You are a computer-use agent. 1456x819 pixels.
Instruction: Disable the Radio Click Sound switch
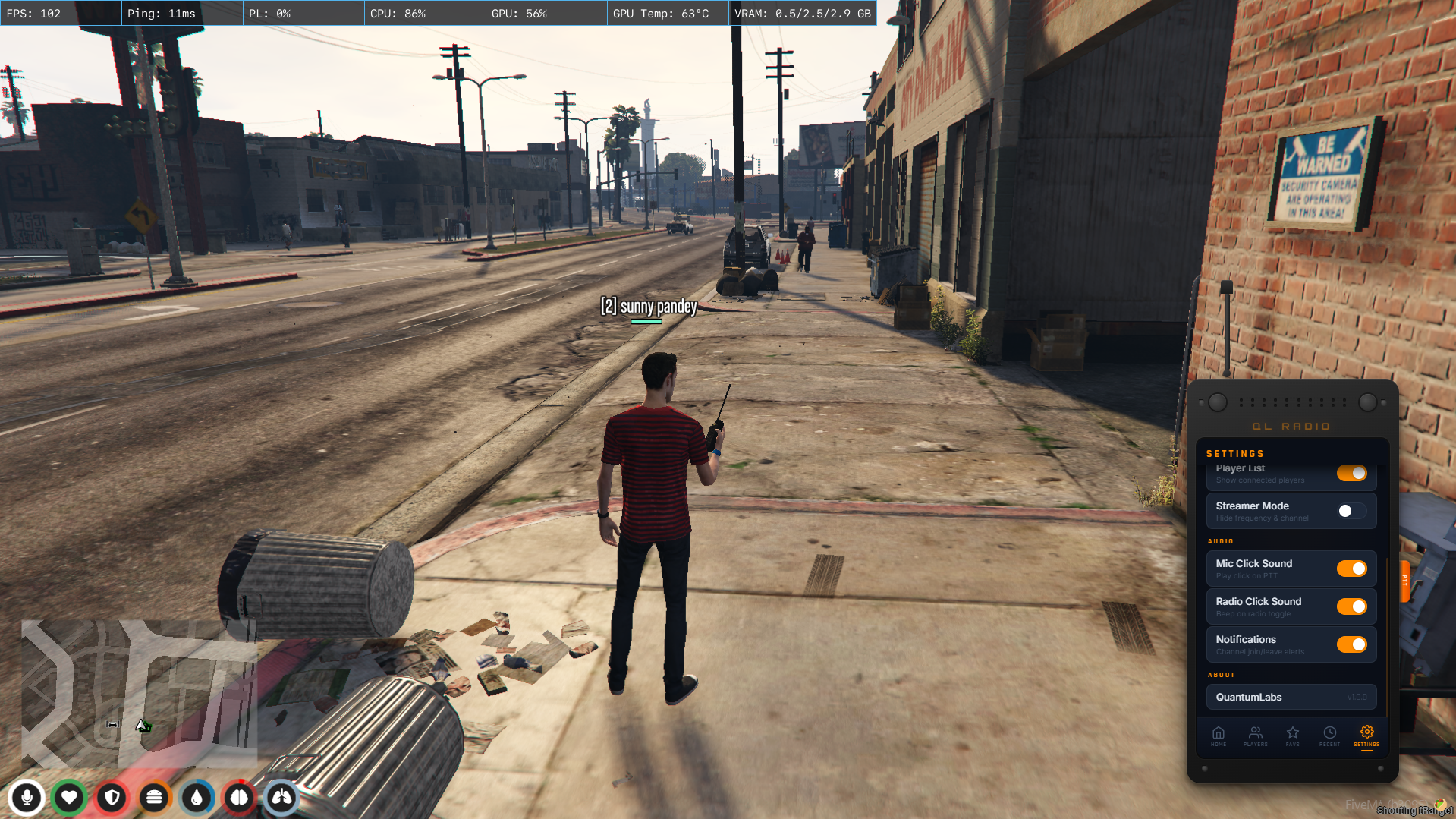1351,606
